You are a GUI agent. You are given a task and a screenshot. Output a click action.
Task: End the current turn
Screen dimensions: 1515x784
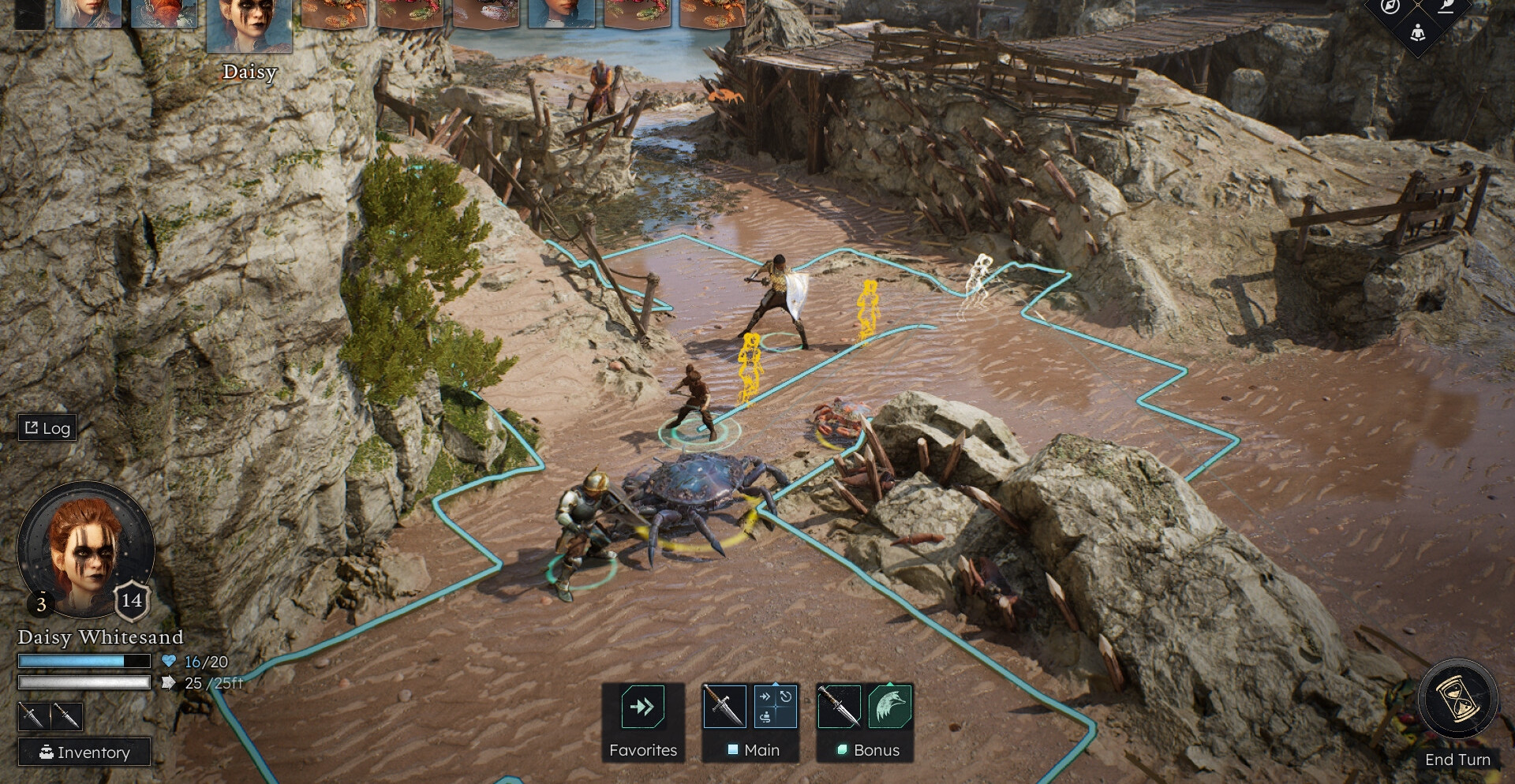coord(1457,700)
